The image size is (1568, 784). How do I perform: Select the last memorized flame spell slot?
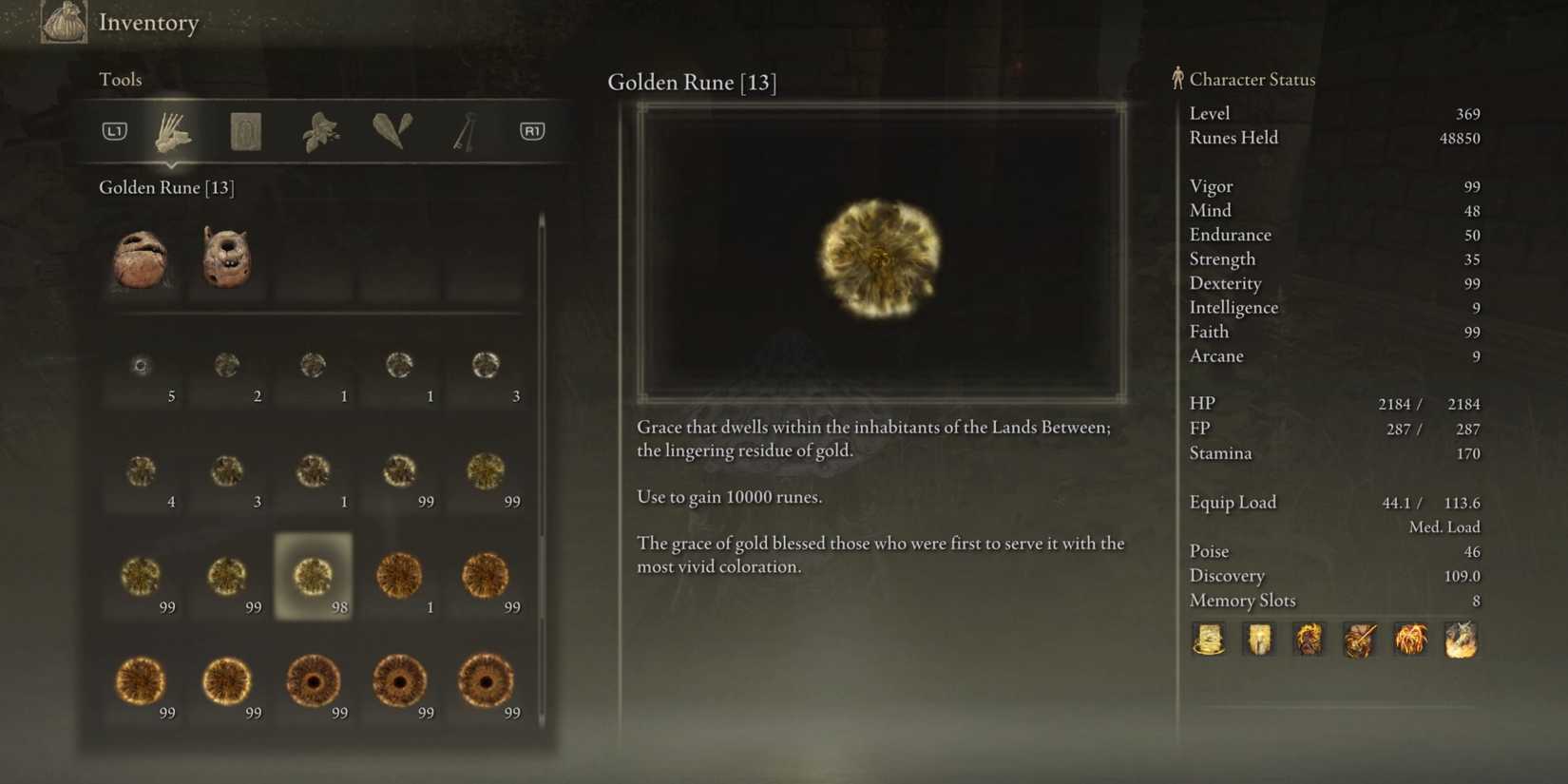pyautogui.click(x=1462, y=640)
